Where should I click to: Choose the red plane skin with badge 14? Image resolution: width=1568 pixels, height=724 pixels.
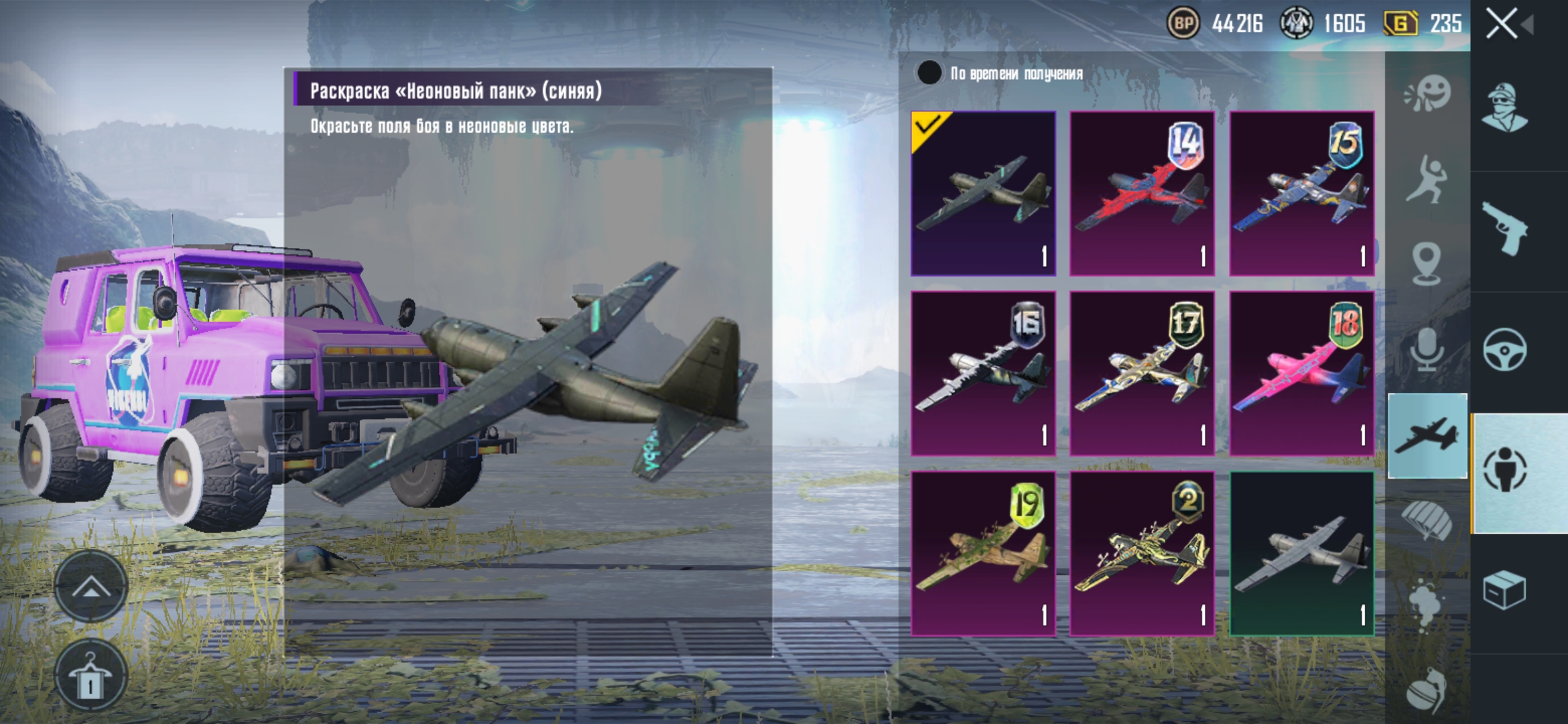1142,194
